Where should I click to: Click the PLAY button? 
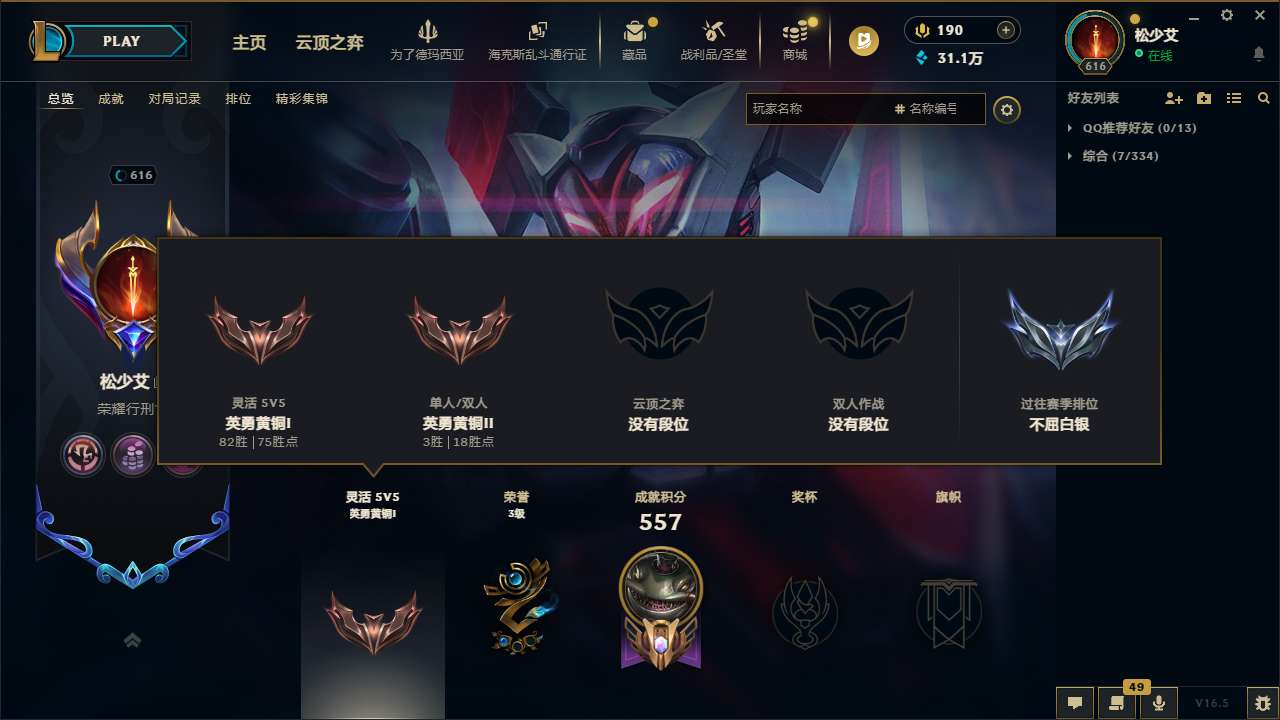[123, 41]
